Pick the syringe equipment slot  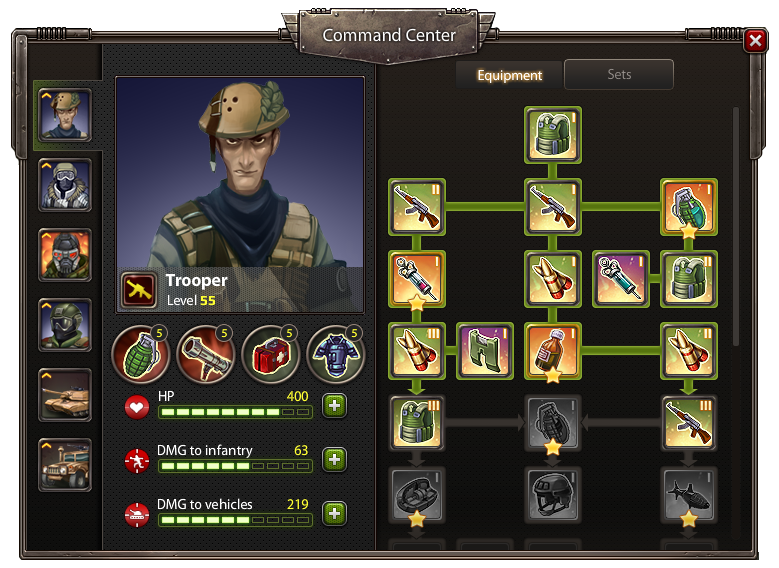pyautogui.click(x=621, y=278)
